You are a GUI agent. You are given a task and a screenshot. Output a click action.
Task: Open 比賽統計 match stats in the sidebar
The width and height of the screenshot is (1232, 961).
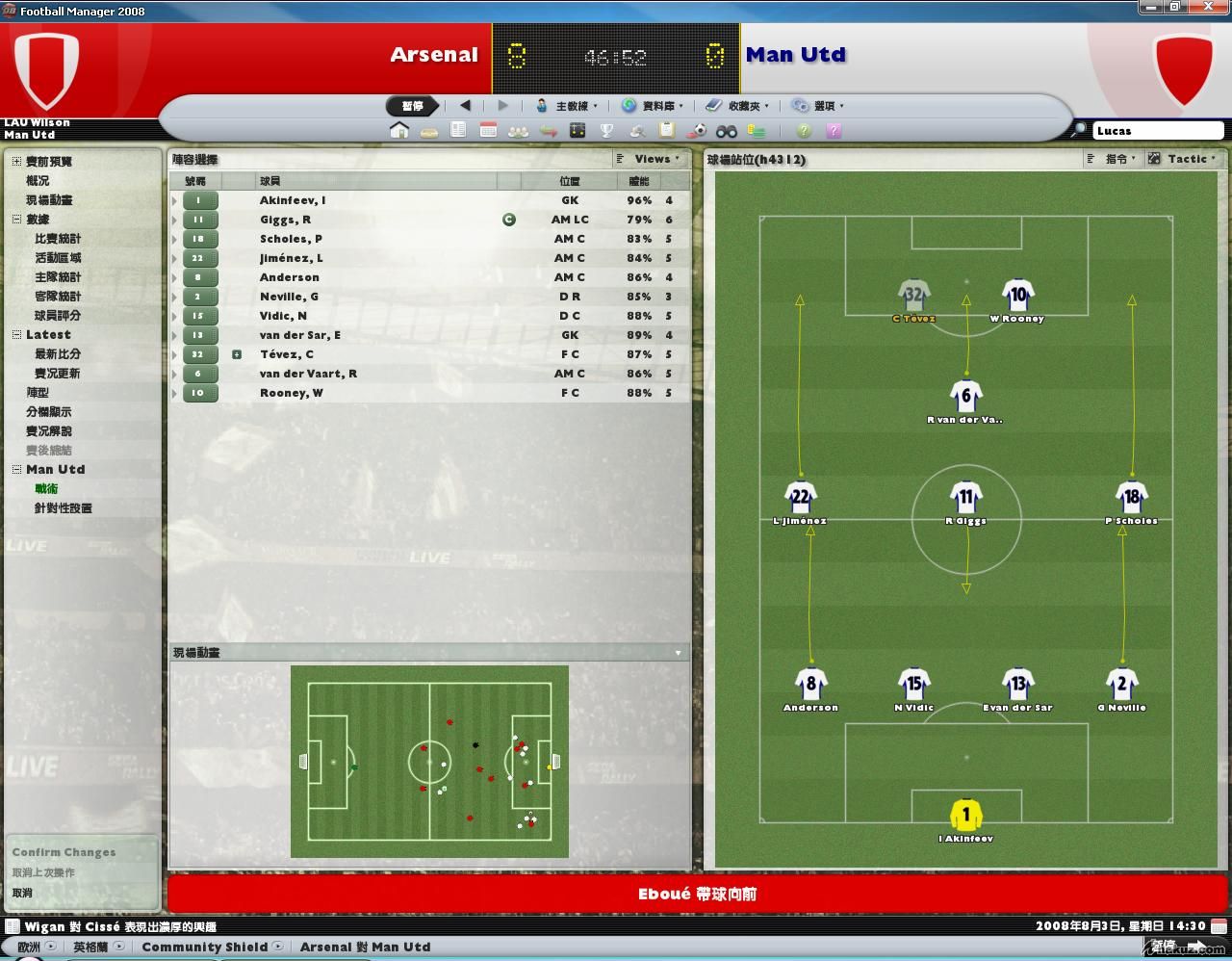point(58,238)
